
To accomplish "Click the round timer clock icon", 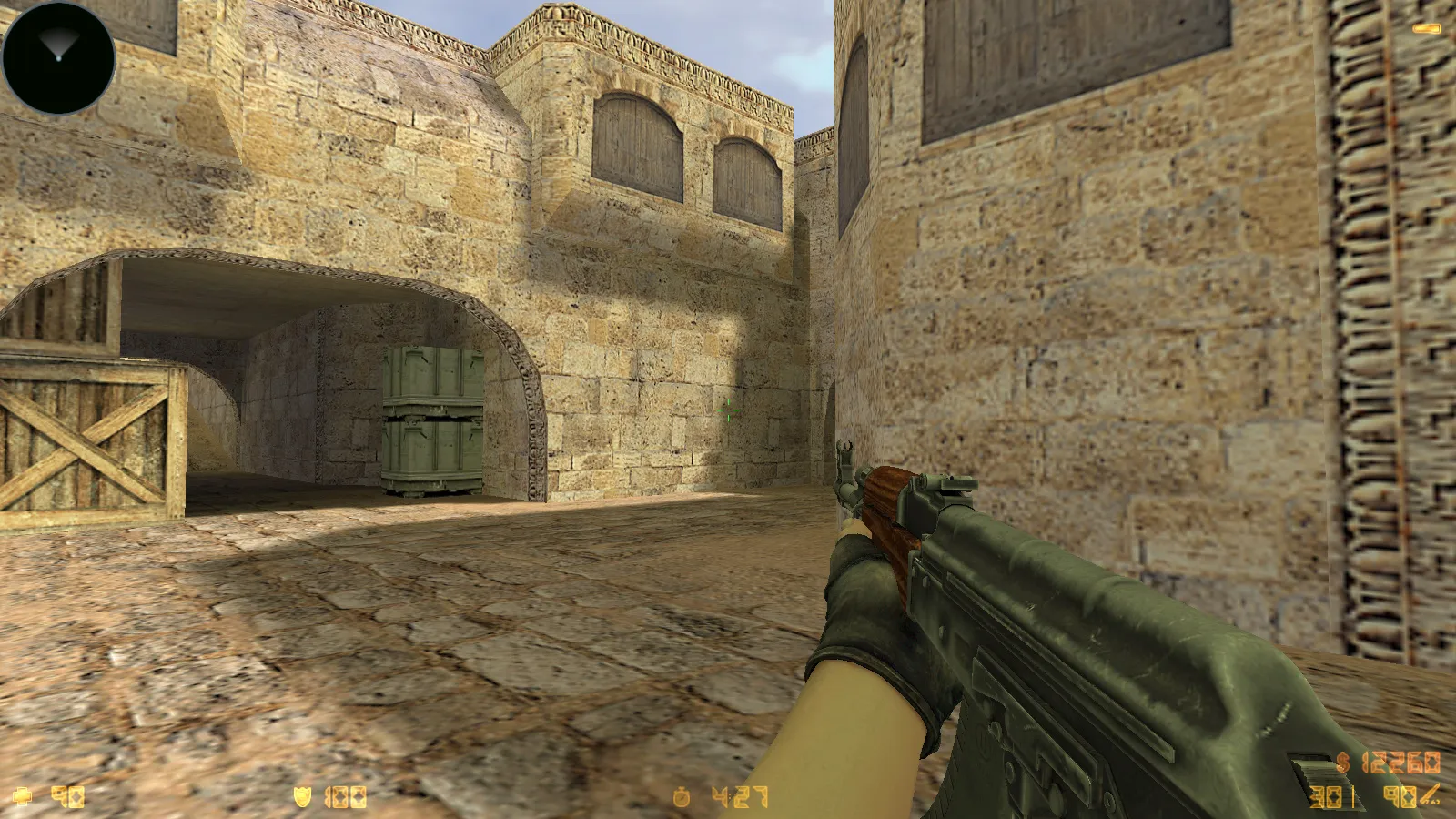I will pyautogui.click(x=683, y=795).
